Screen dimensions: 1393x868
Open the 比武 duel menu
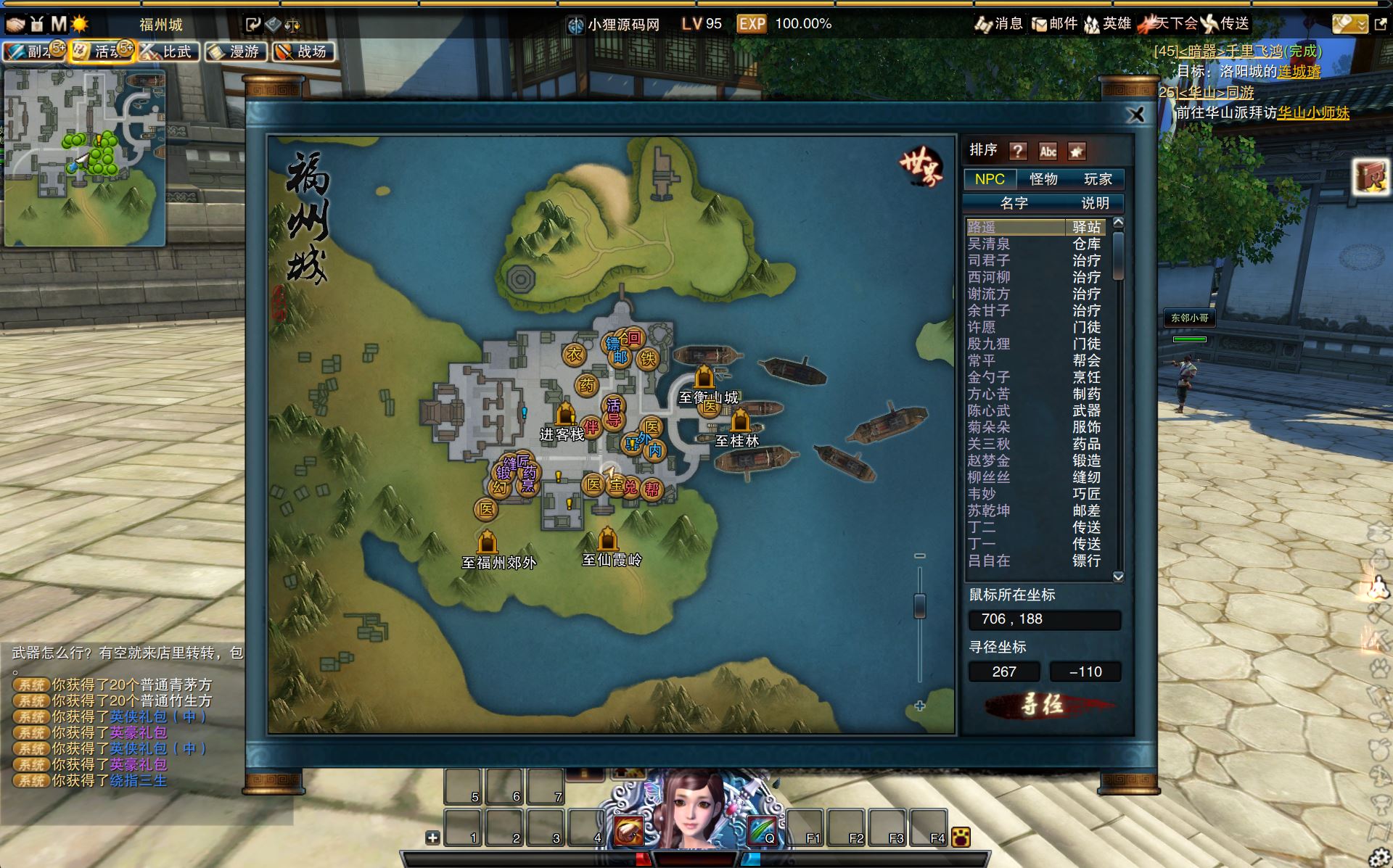point(168,51)
